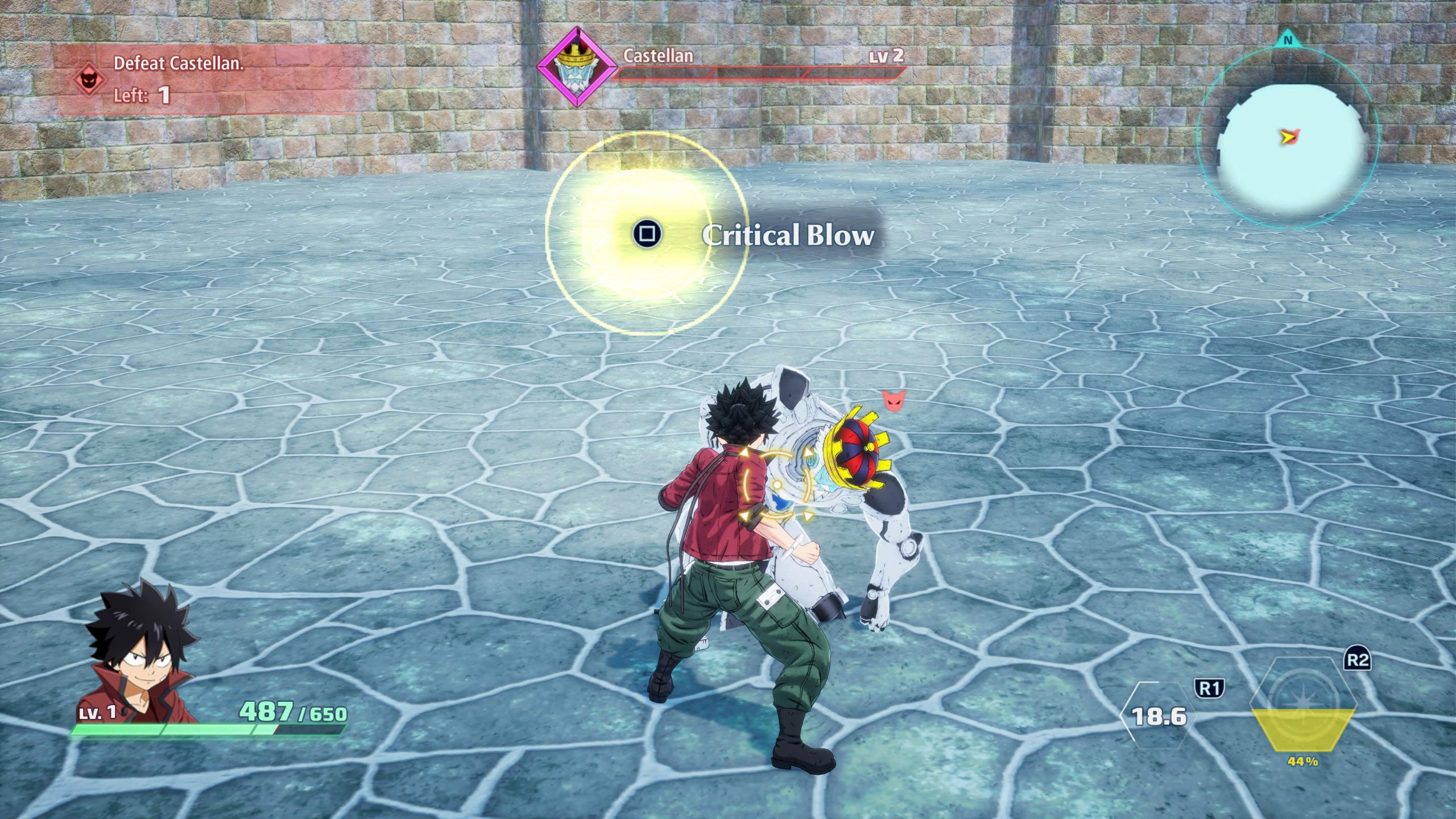This screenshot has height=819, width=1456.
Task: Click the player arrow marker on minimap
Action: click(x=1288, y=136)
